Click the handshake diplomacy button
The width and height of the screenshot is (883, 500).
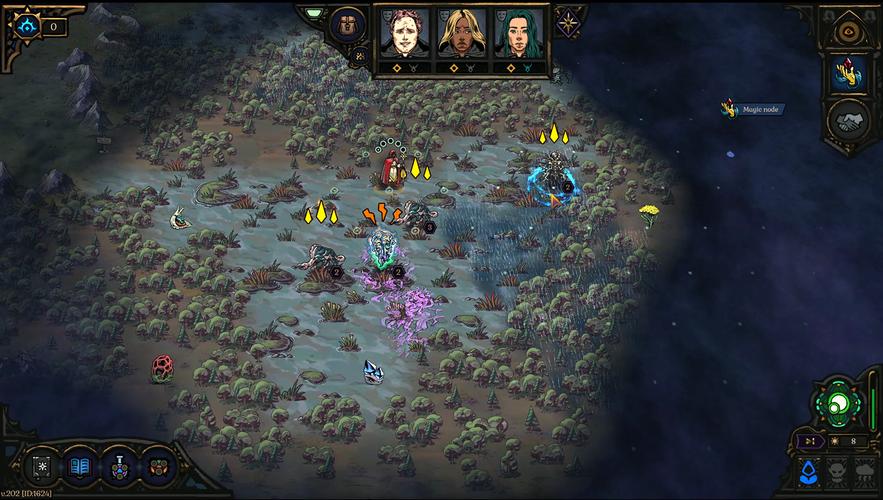(847, 122)
